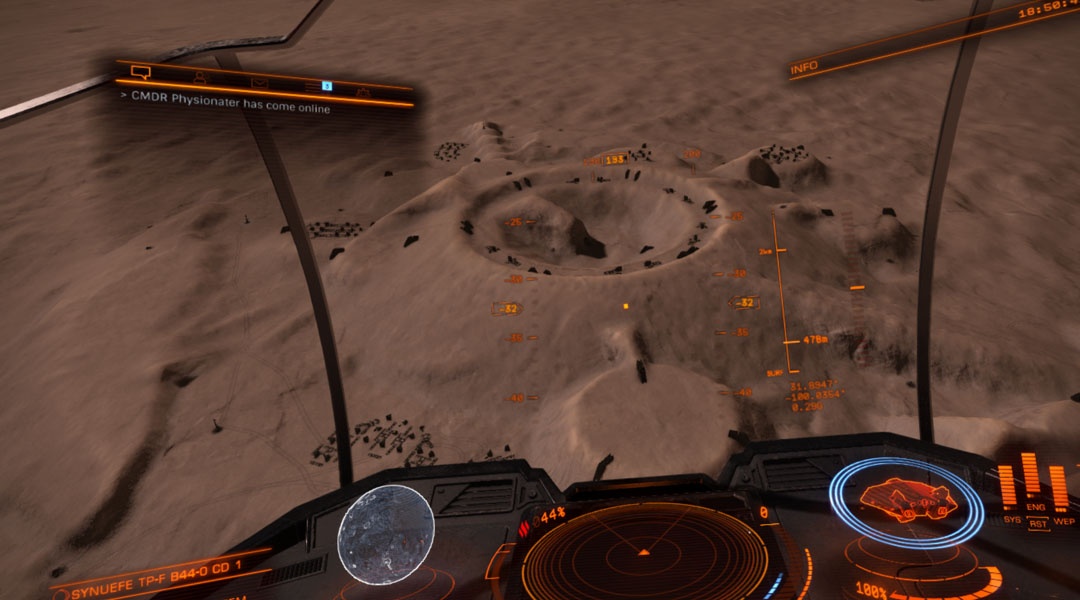1080x600 pixels.
Task: Click the circular radar scanner display
Action: tap(644, 551)
